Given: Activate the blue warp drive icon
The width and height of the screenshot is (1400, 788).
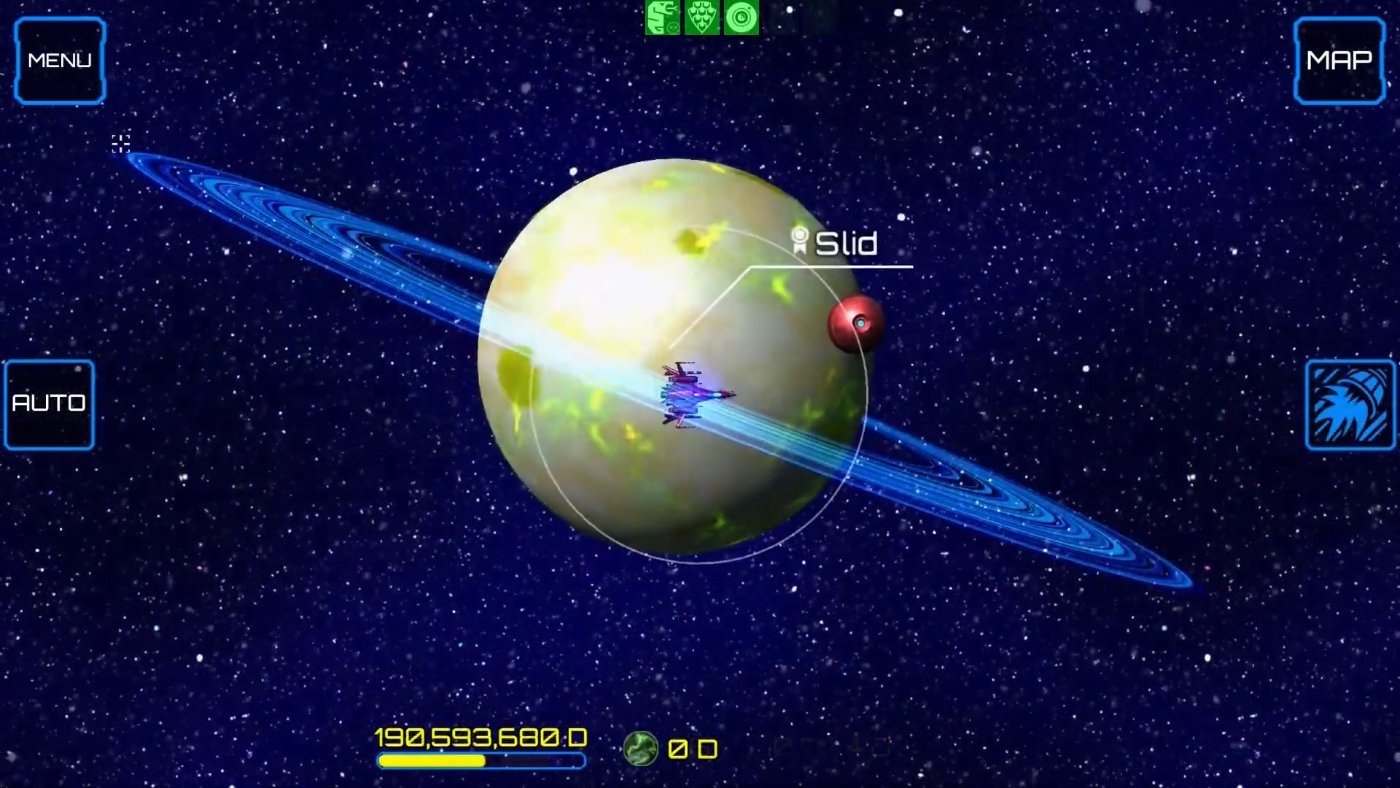Looking at the screenshot, I should pyautogui.click(x=1349, y=404).
